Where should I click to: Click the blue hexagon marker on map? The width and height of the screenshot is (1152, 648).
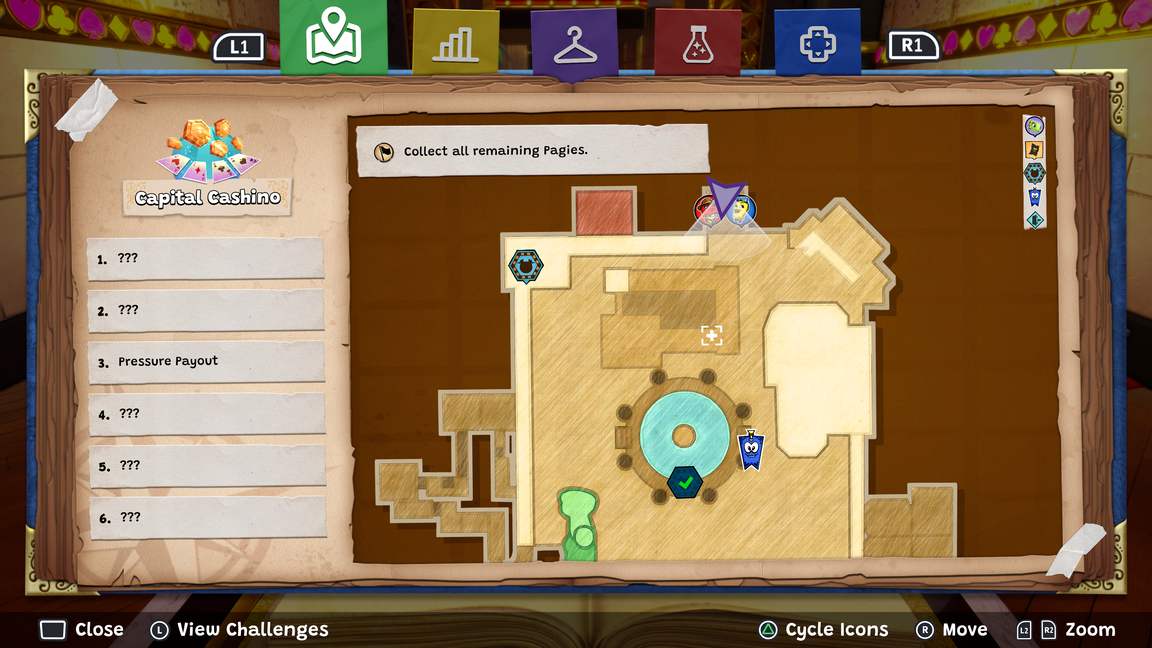coord(525,266)
